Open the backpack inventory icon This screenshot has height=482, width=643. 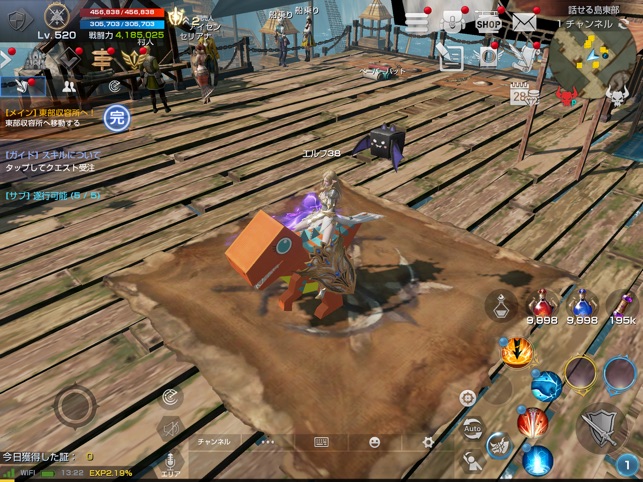pyautogui.click(x=452, y=22)
